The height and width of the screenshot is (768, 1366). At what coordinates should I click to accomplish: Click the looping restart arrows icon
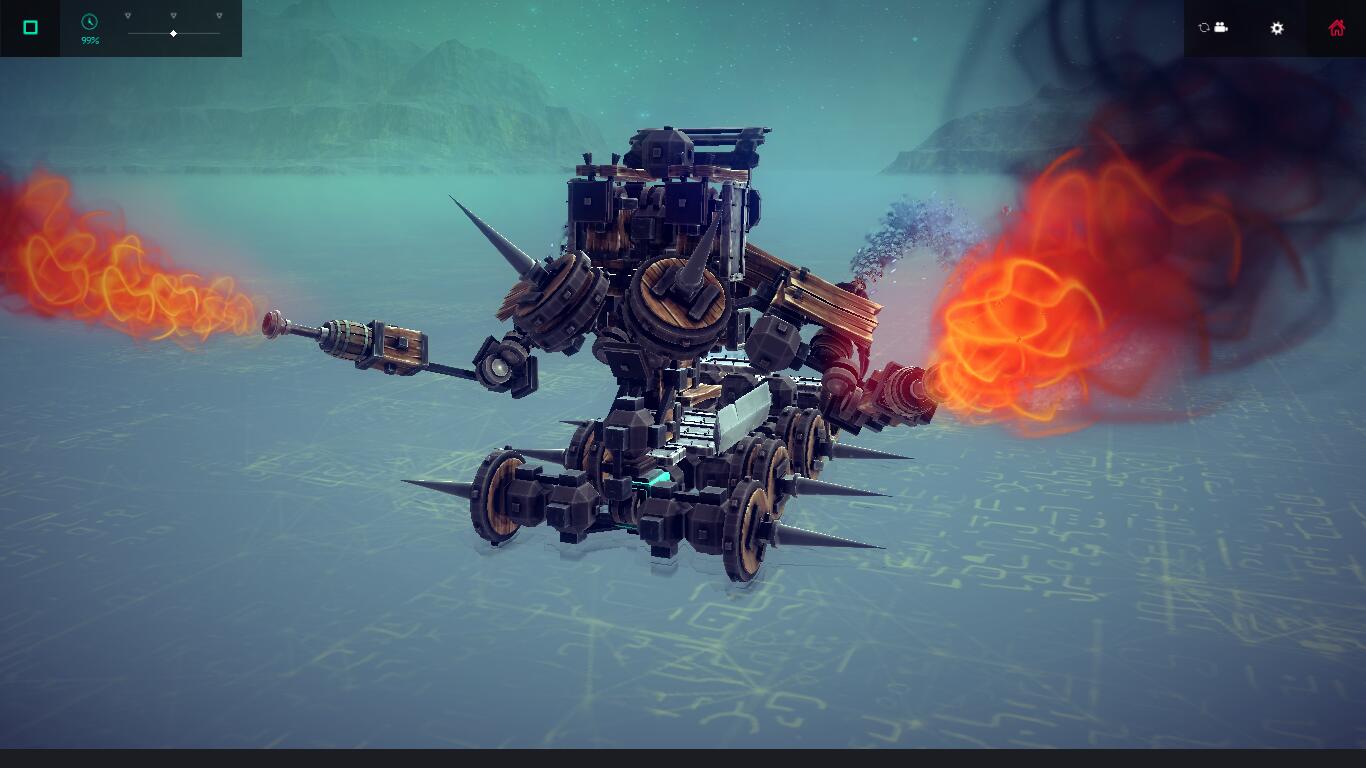point(1202,28)
